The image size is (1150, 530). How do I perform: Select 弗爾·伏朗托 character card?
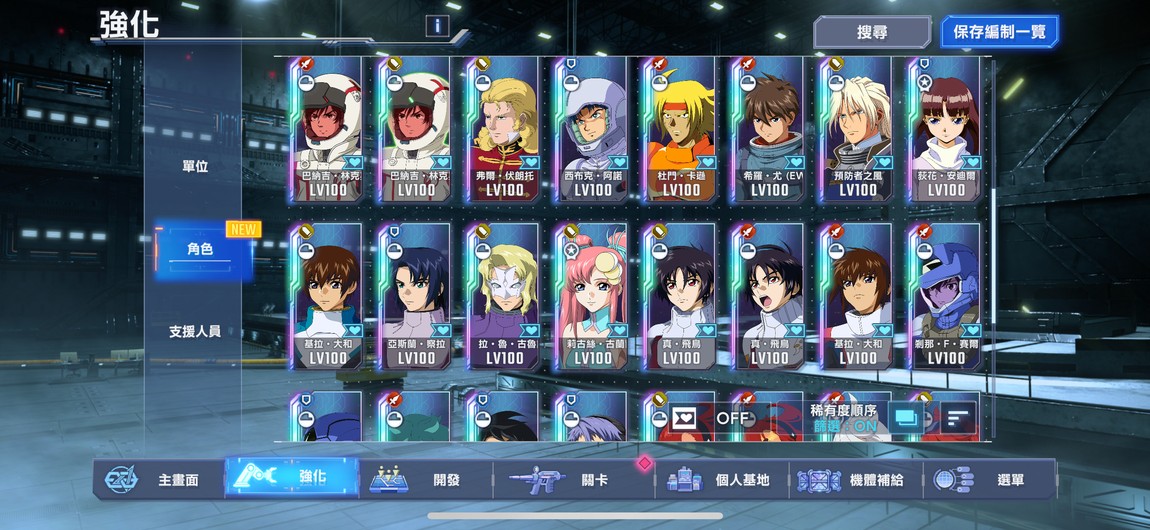coord(505,130)
